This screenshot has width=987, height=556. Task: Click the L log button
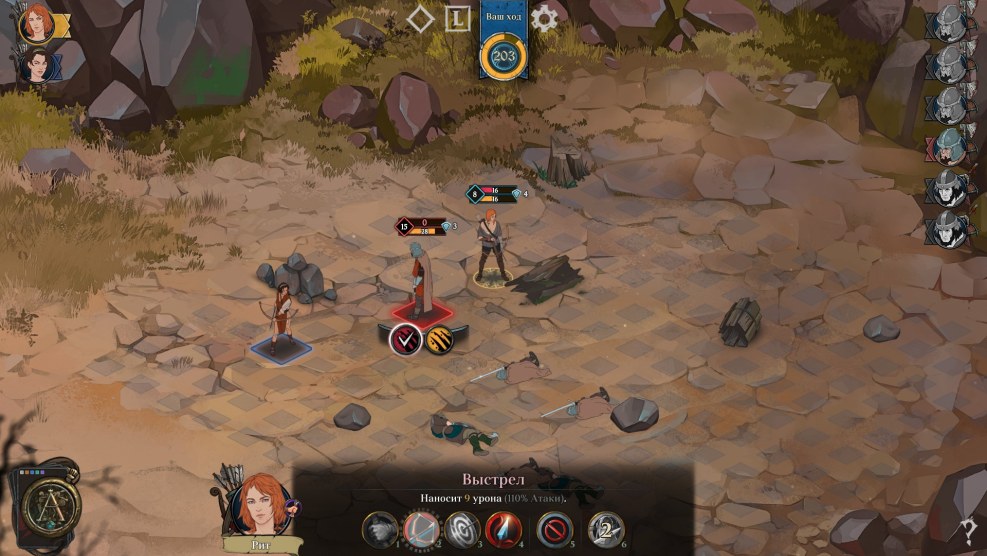[458, 18]
